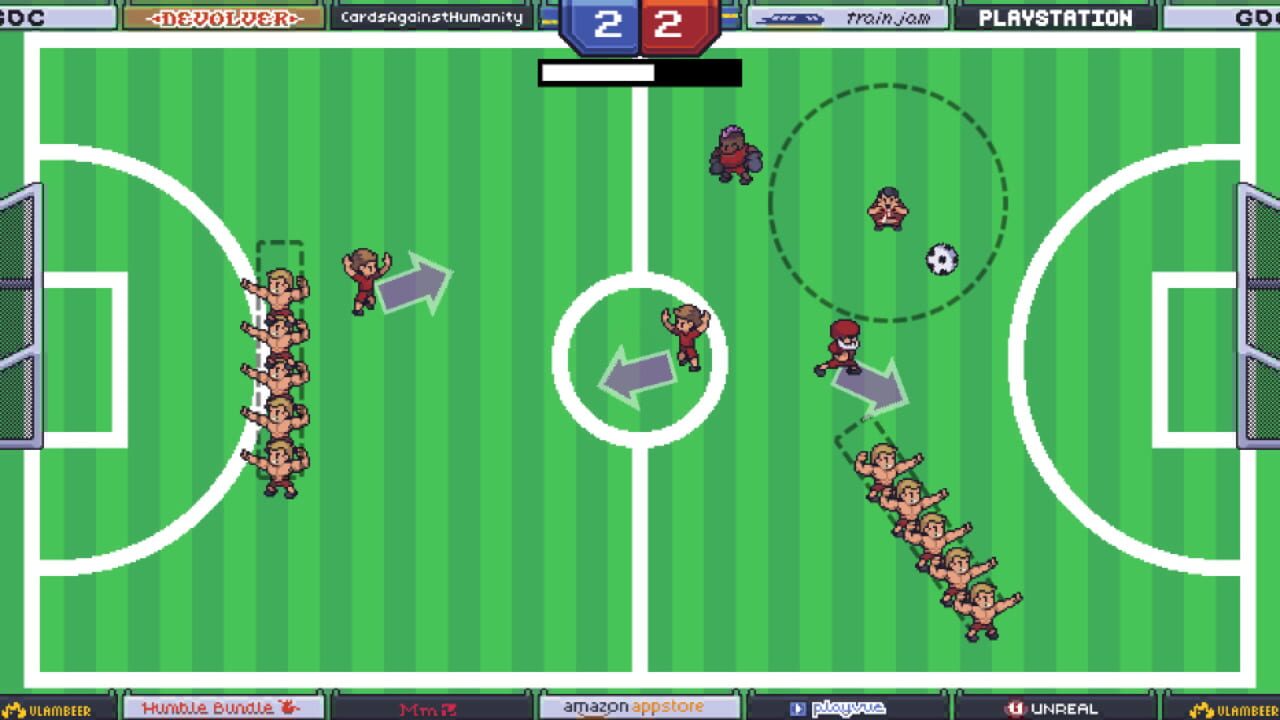Select the left-pointing gray arrow in the center circle
This screenshot has height=720, width=1280.
(x=640, y=375)
